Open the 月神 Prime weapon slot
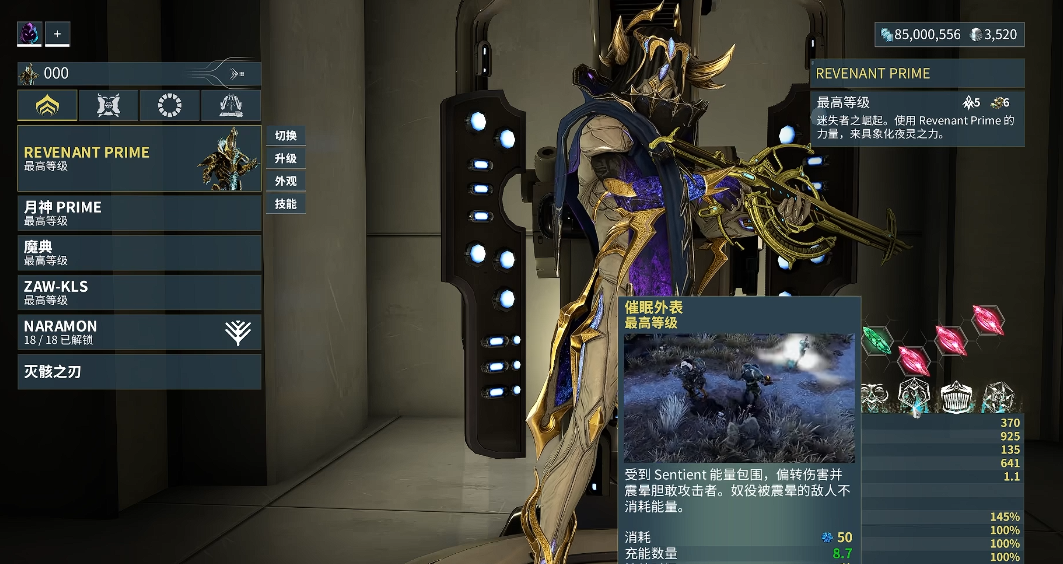Viewport: 1063px width, 564px height. [x=139, y=213]
